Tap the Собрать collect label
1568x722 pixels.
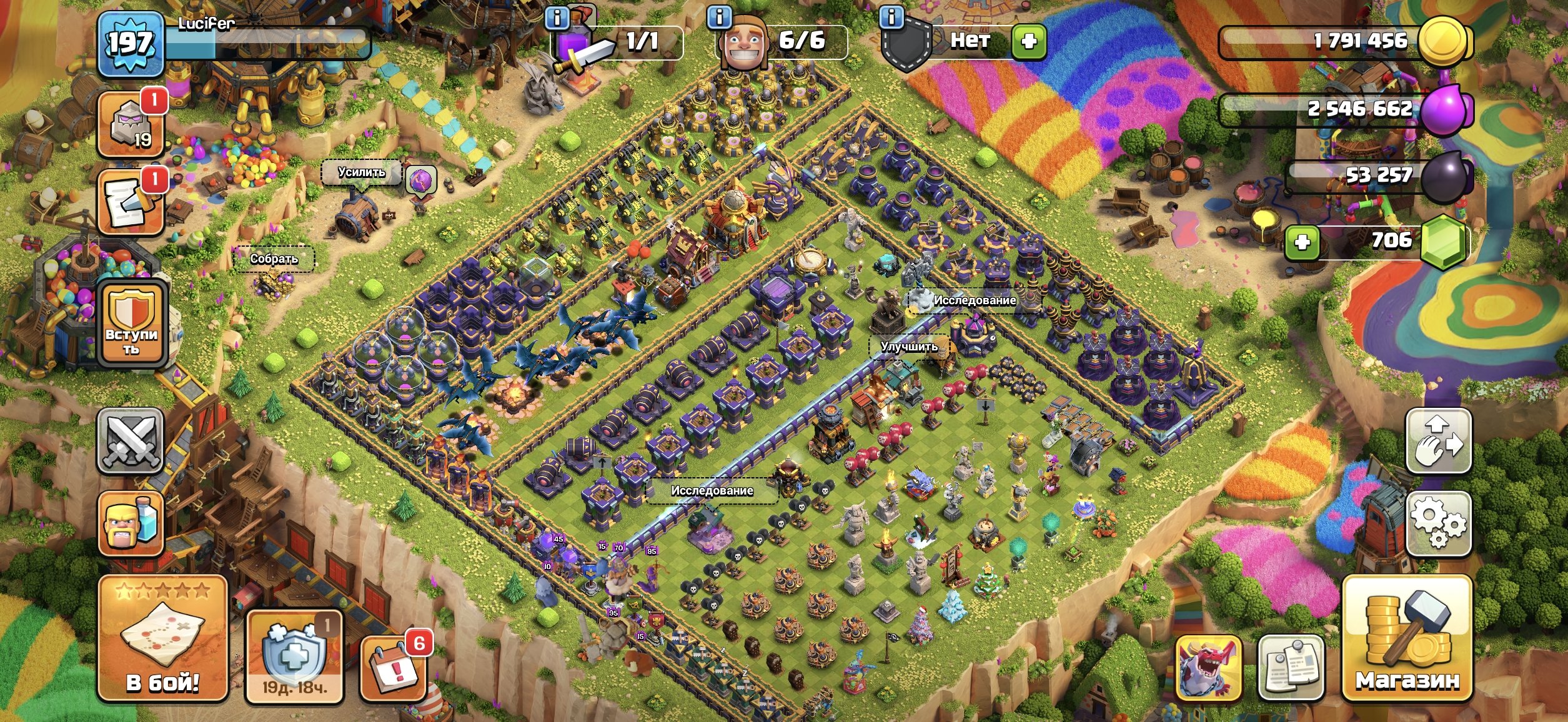pyautogui.click(x=274, y=259)
